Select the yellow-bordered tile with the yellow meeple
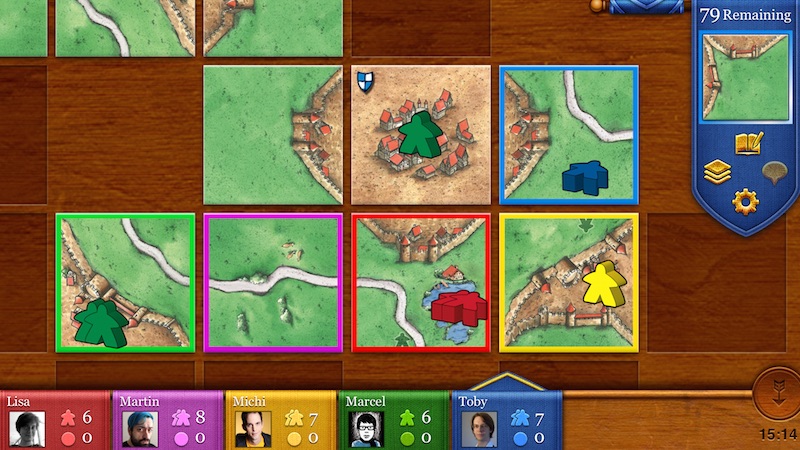This screenshot has height=450, width=800. click(x=569, y=282)
